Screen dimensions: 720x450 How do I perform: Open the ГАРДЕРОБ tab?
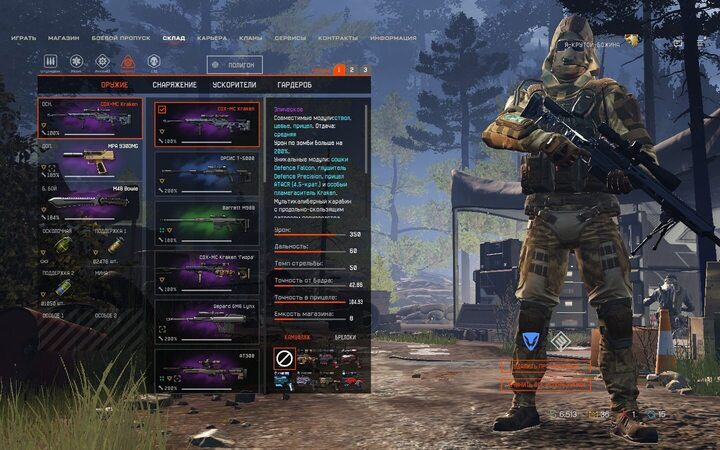pos(293,85)
